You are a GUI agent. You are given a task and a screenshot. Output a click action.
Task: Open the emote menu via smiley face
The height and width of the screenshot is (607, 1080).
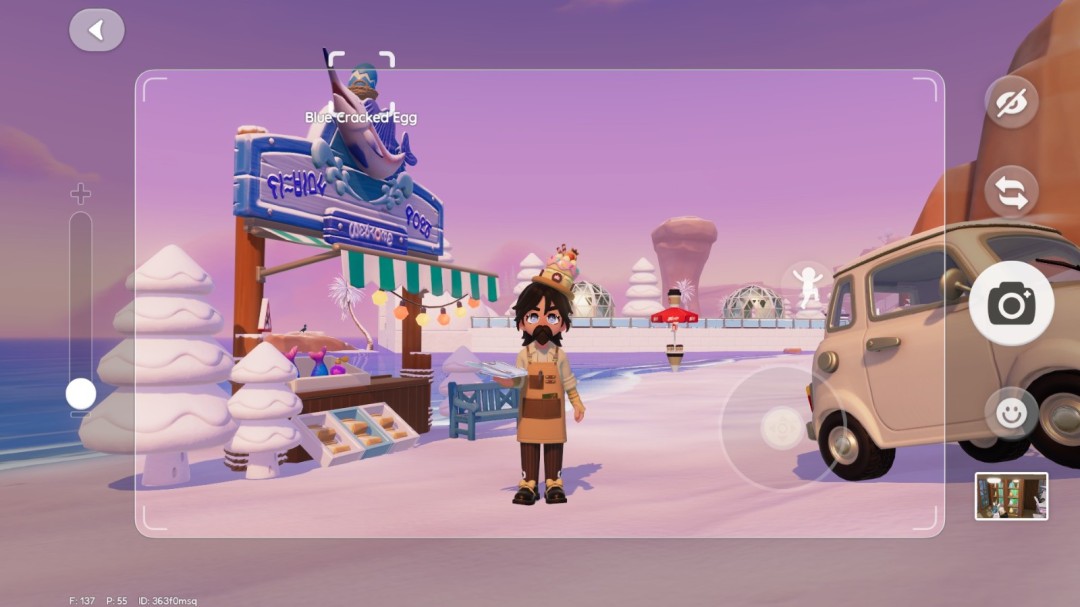(1011, 413)
